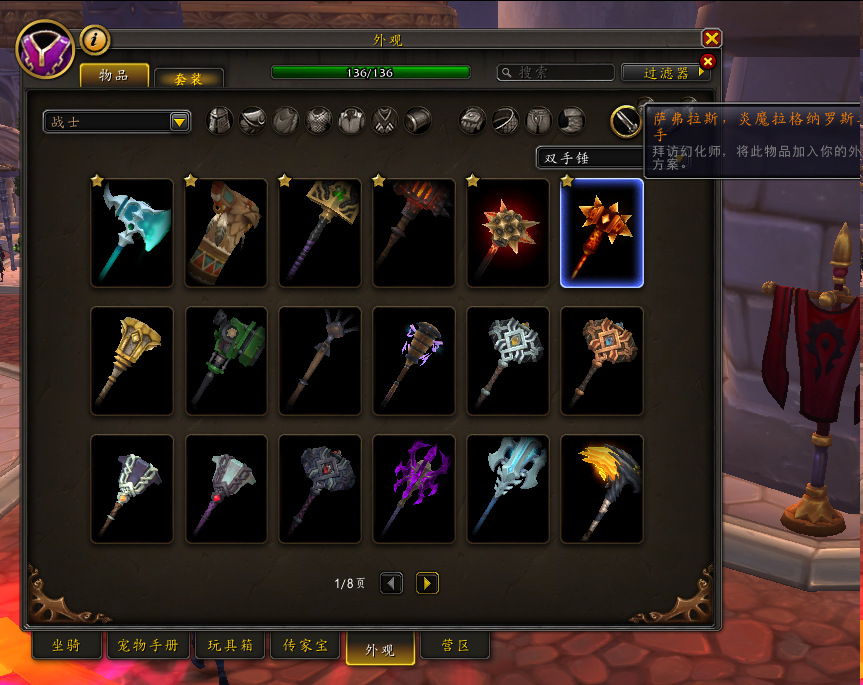Open the 过滤器 filter menu
Screen dimensions: 863x685
pyautogui.click(x=665, y=73)
